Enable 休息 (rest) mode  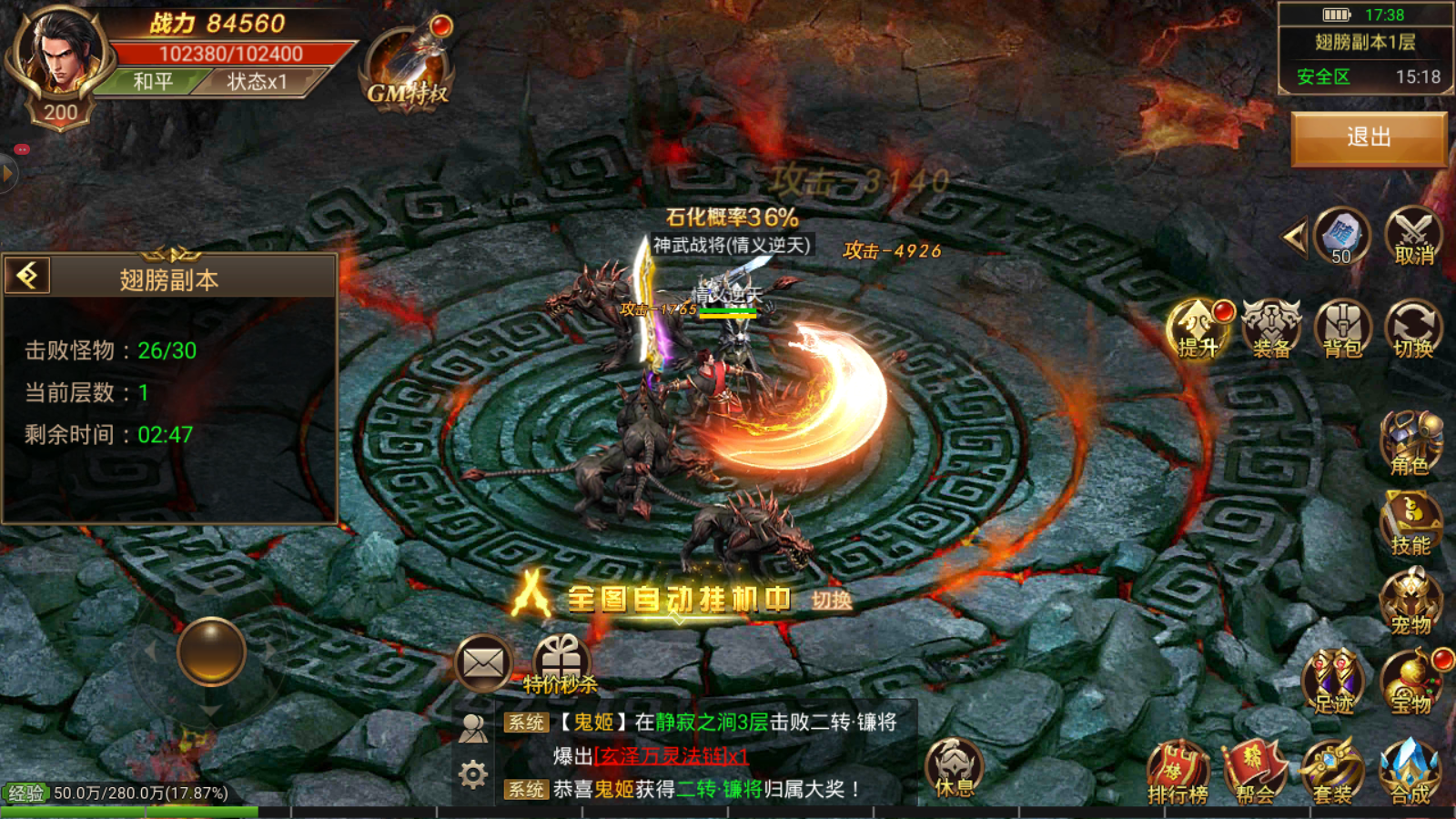(952, 769)
